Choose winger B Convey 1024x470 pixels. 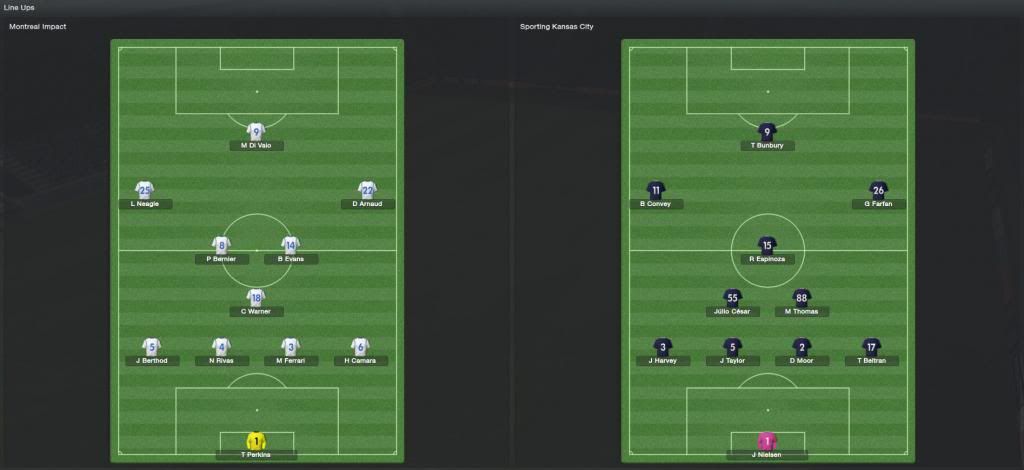coord(656,189)
